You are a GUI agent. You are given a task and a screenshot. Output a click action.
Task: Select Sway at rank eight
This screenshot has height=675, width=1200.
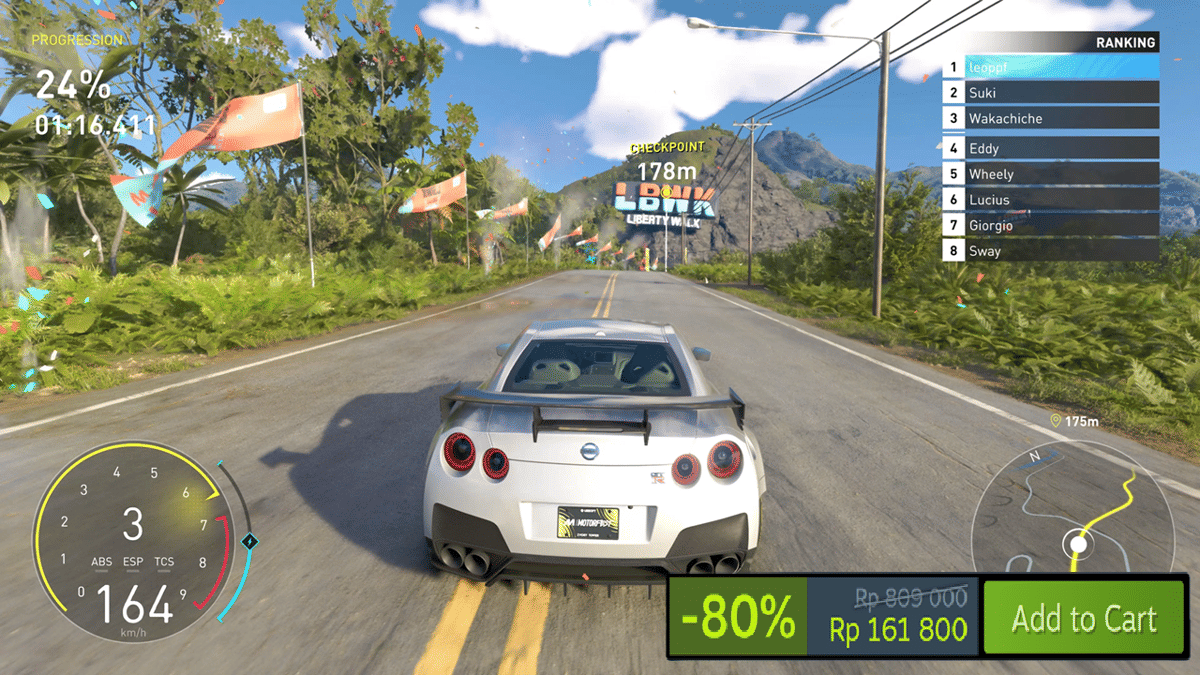(x=1052, y=251)
